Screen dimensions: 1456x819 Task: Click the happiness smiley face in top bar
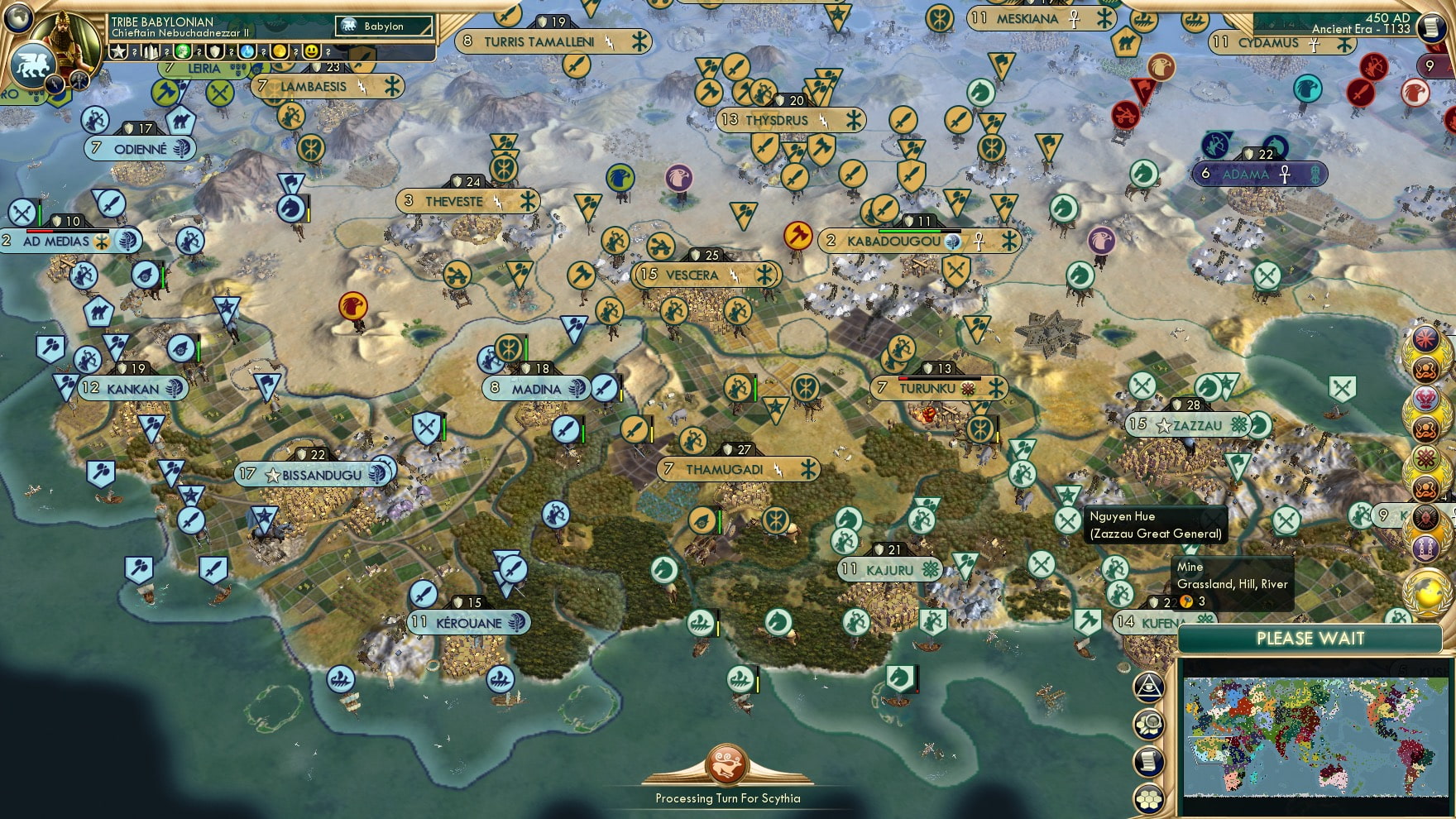coord(312,53)
